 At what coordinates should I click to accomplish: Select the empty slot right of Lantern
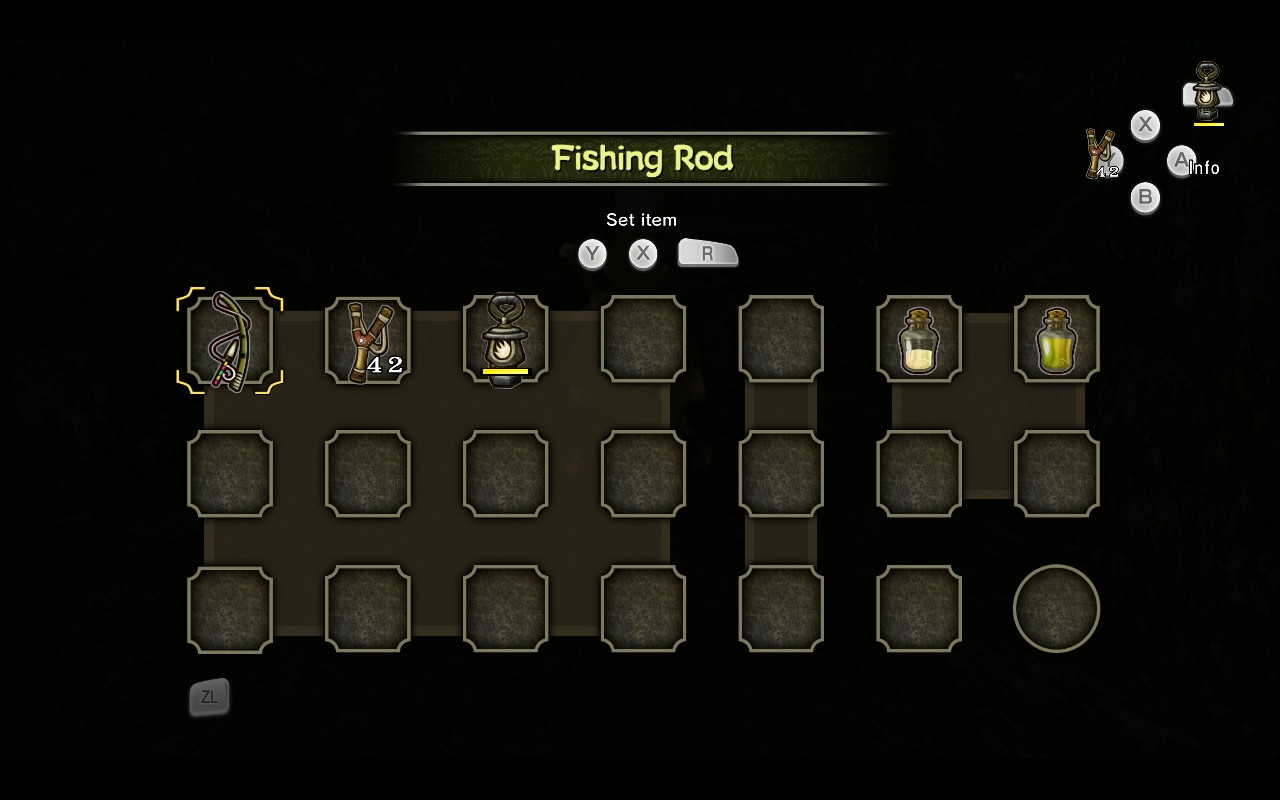[x=643, y=340]
